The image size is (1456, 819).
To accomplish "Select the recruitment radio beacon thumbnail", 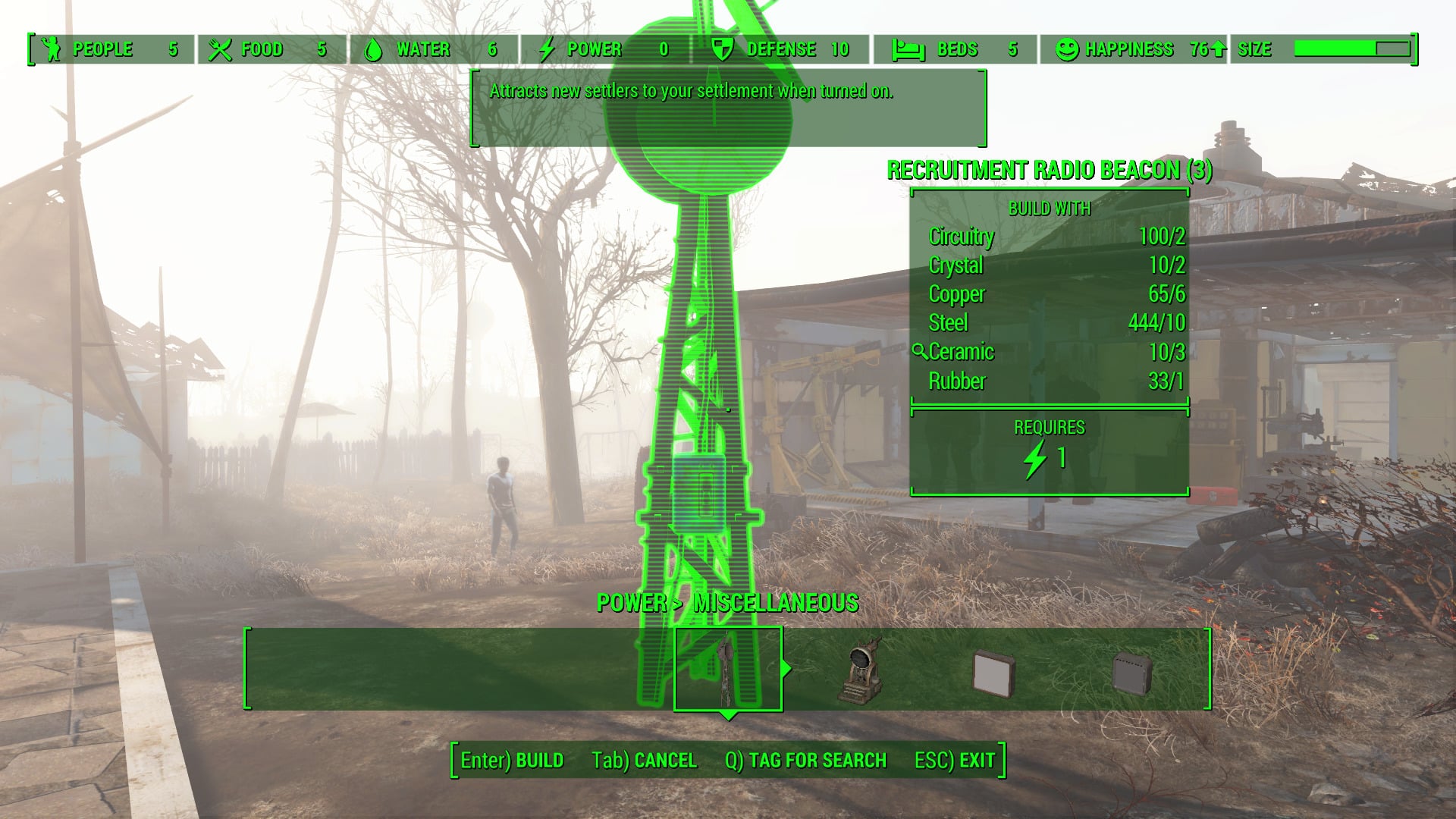I will [728, 669].
